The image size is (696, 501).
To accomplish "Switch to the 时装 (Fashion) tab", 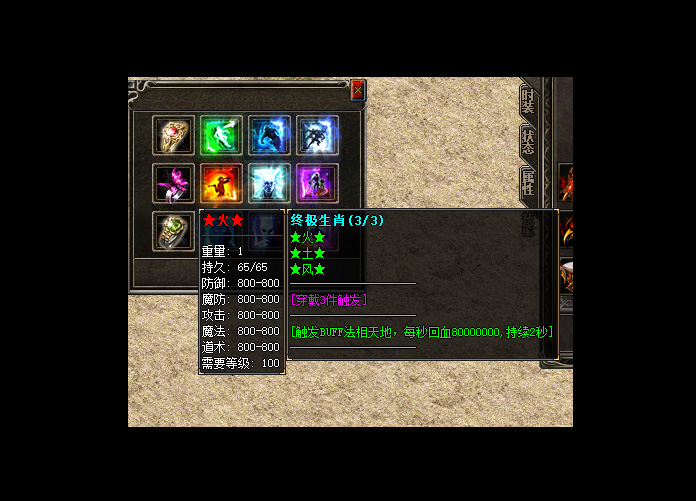I will coord(528,101).
